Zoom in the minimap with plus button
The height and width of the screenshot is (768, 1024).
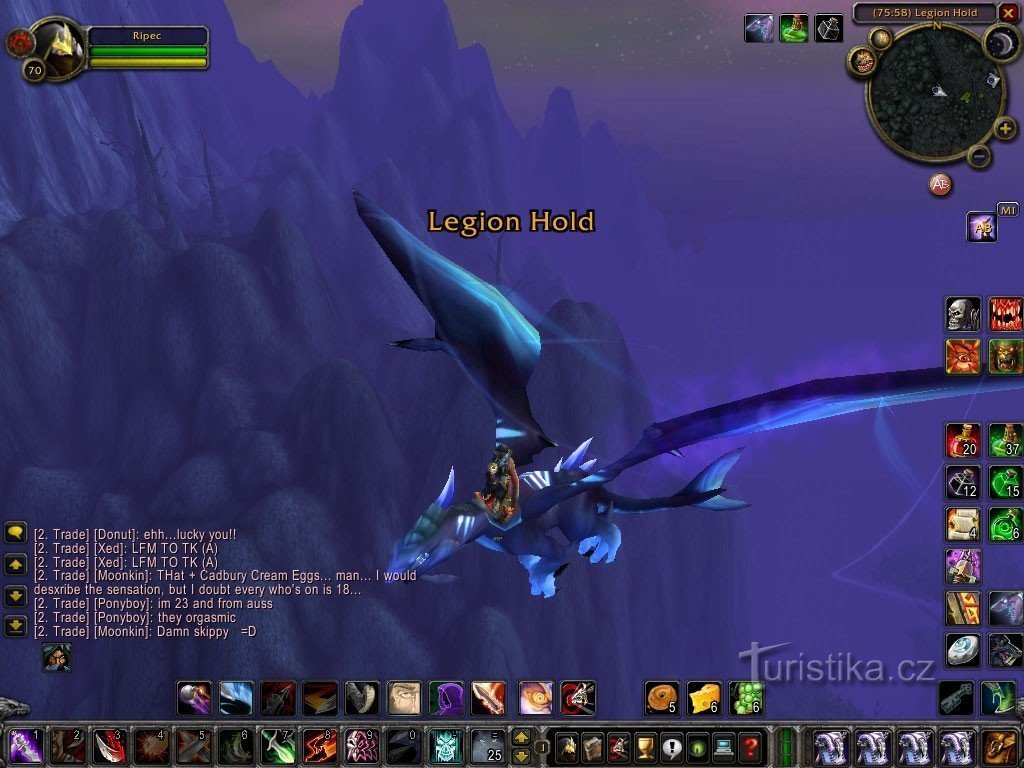pyautogui.click(x=1004, y=130)
